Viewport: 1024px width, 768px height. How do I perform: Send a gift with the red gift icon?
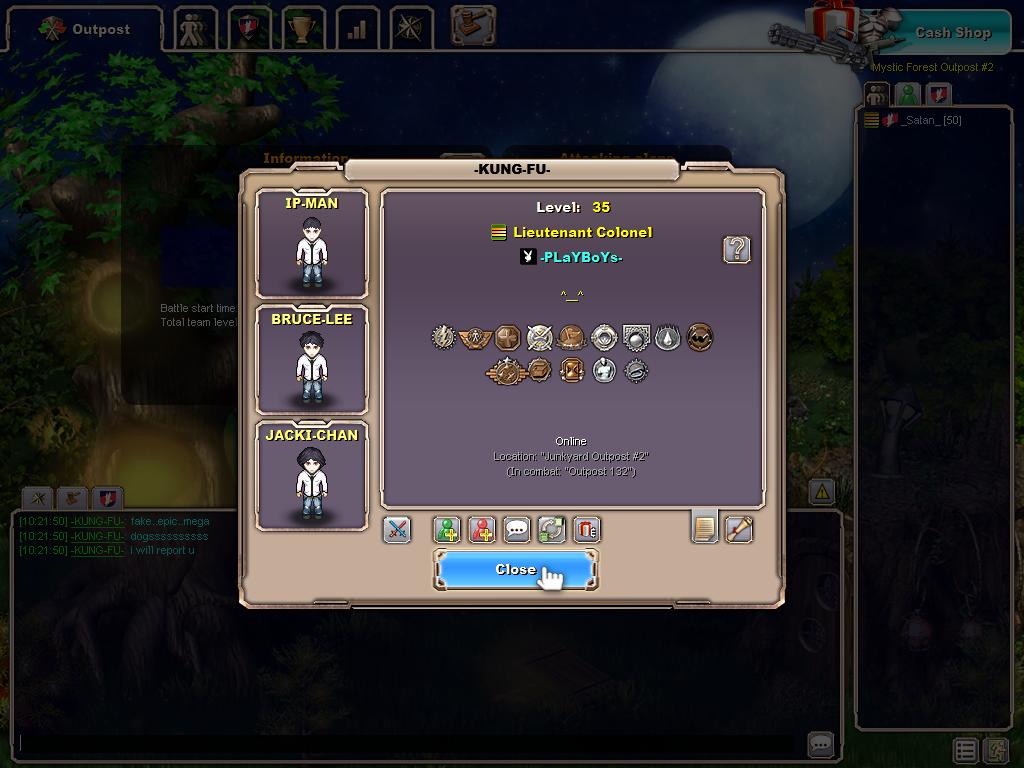[587, 529]
